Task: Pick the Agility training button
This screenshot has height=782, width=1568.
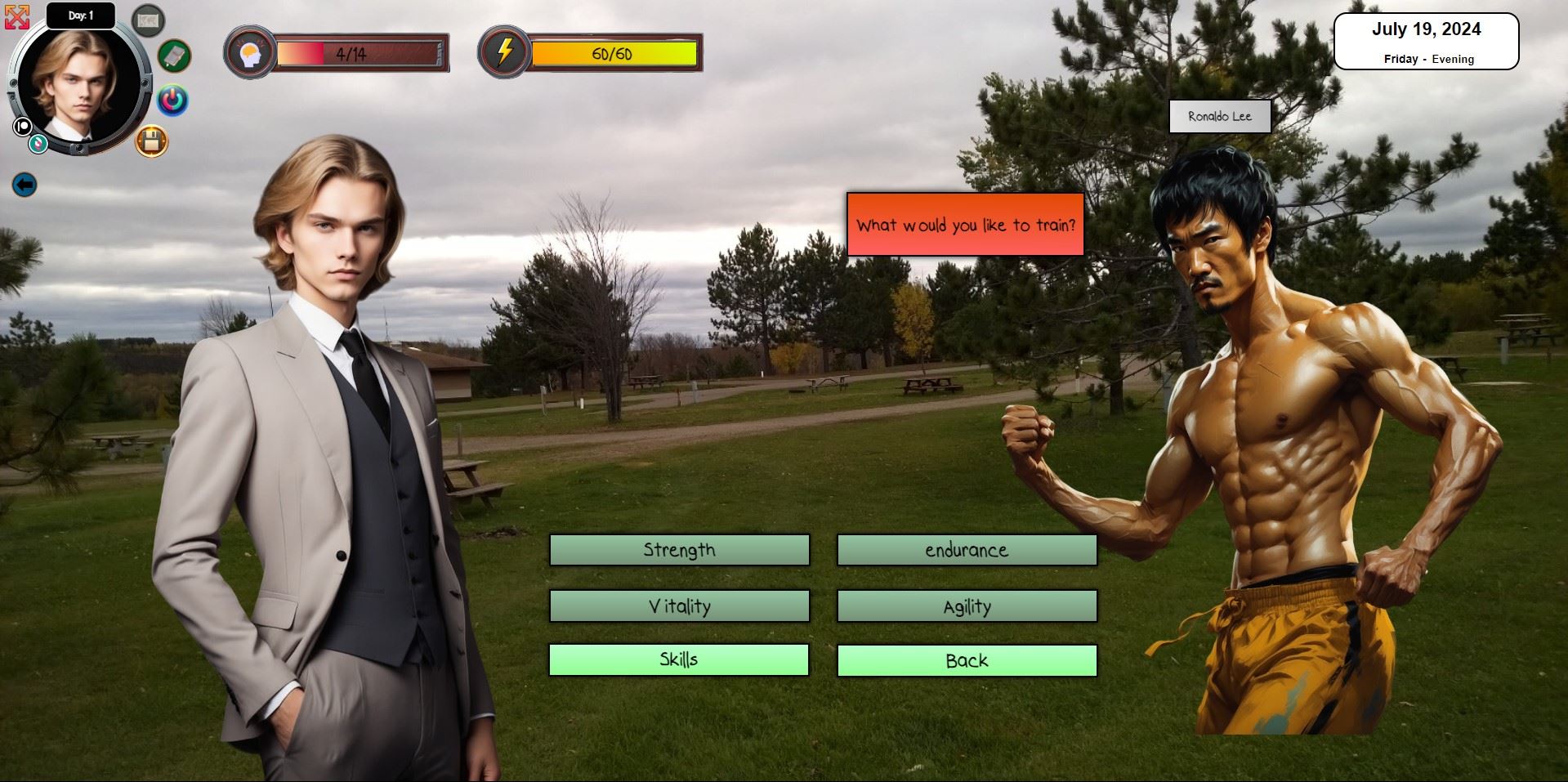Action: tap(967, 606)
